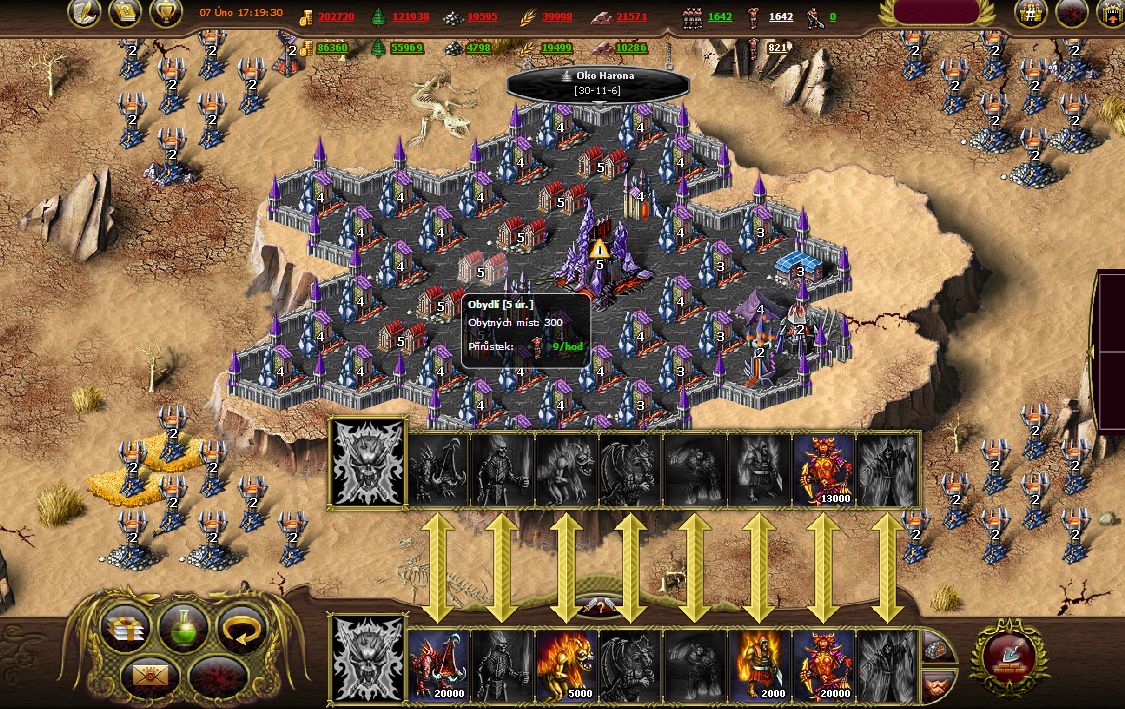Viewport: 1125px width, 709px height.
Task: Click the dark red rune circle button
Action: (215, 676)
